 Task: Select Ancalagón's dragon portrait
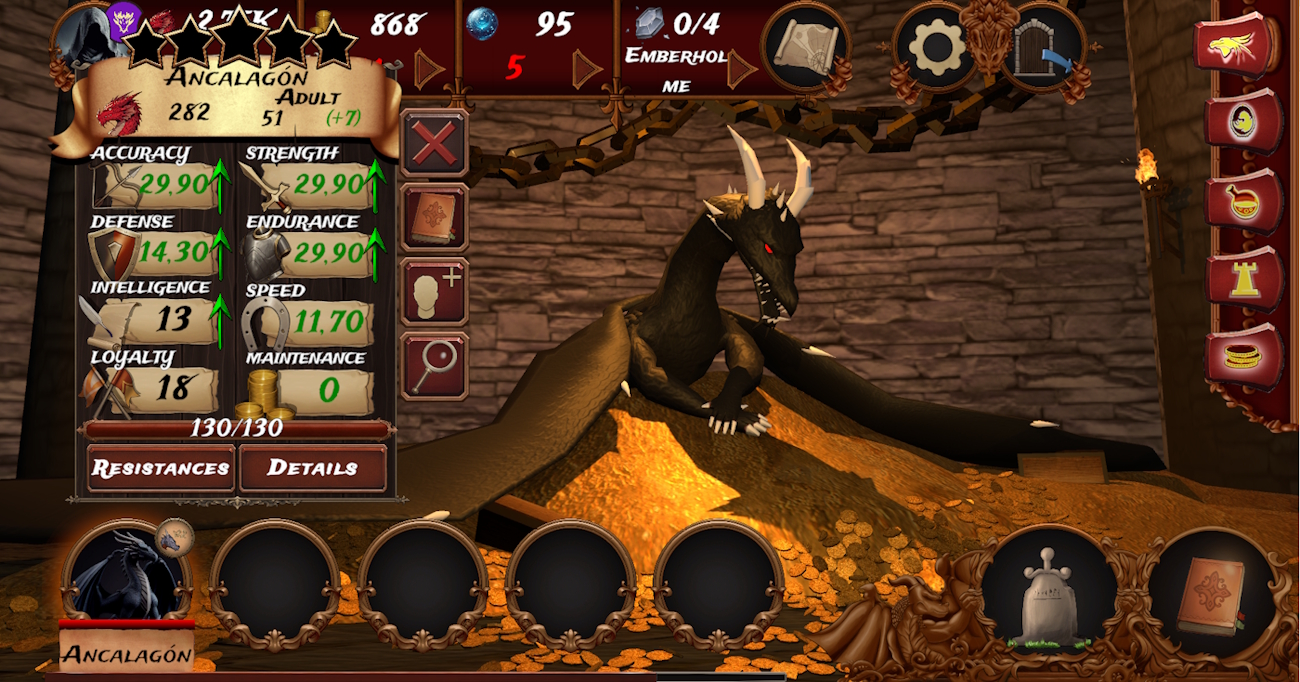tap(124, 578)
